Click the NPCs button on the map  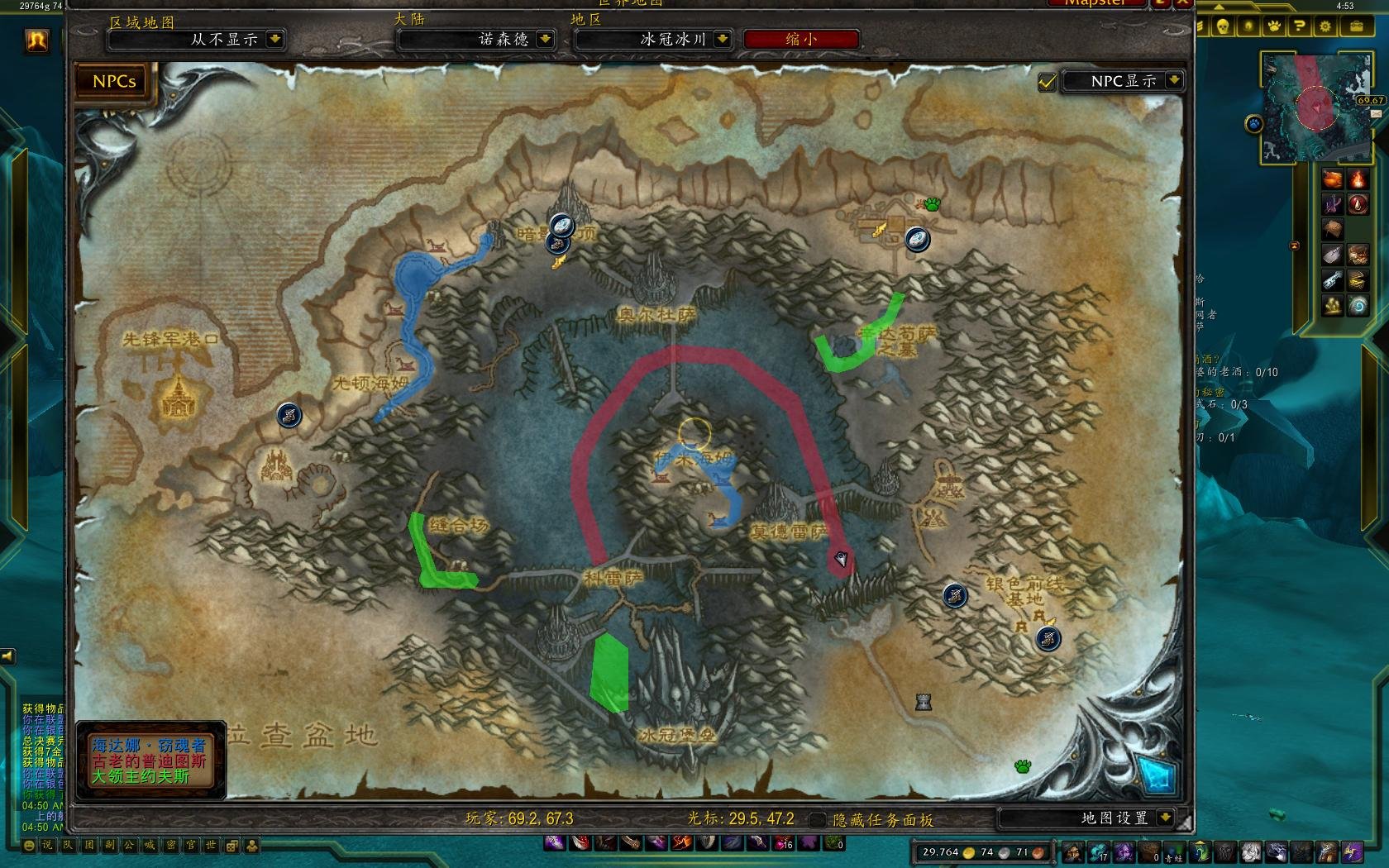point(114,81)
